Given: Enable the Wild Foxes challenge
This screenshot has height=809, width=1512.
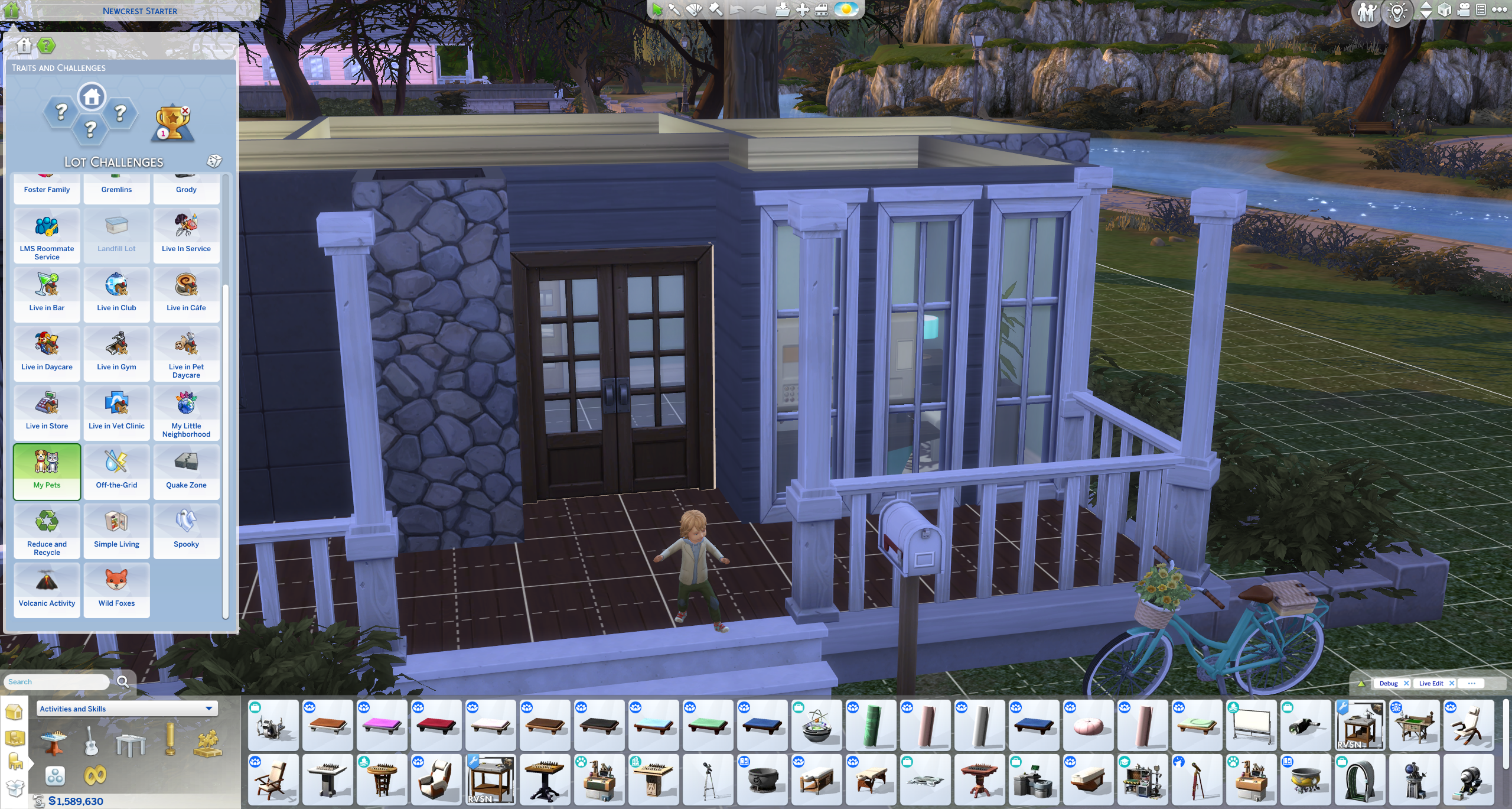Looking at the screenshot, I should point(116,590).
